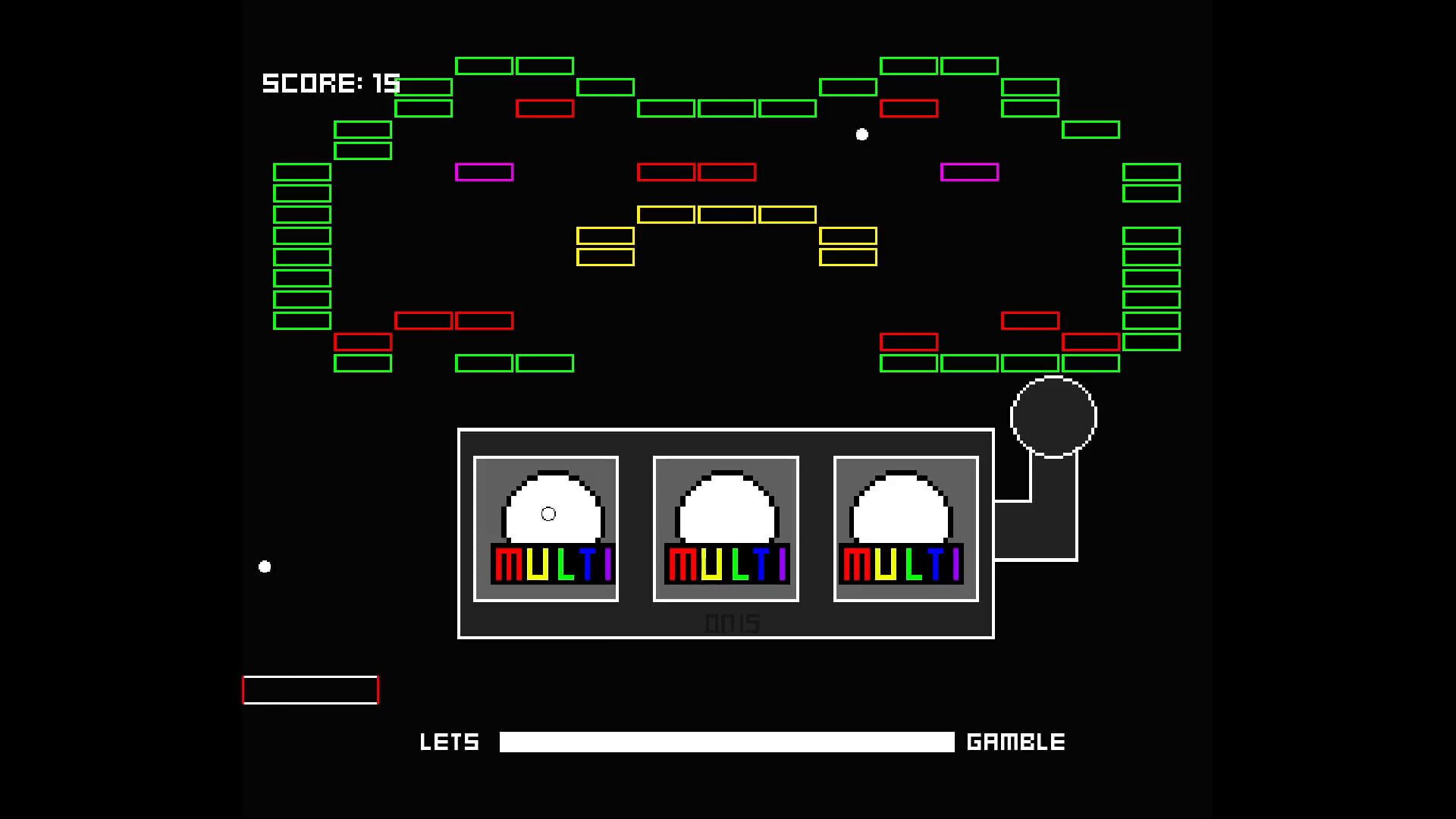Image resolution: width=1456 pixels, height=819 pixels.
Task: Select the first MULTI multiball reel icon
Action: click(x=545, y=527)
